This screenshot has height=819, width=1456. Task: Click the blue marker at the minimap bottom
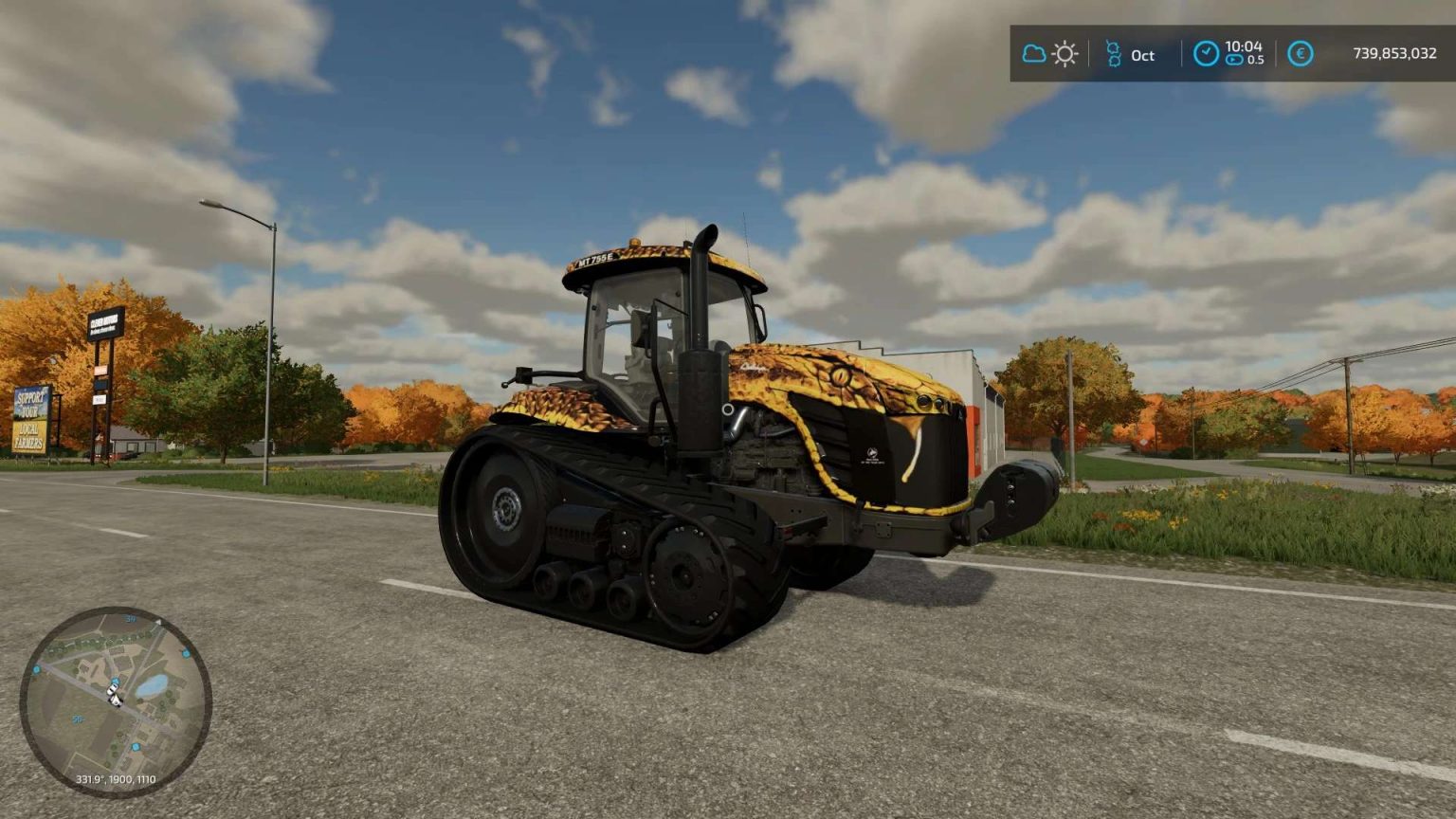coord(136,747)
